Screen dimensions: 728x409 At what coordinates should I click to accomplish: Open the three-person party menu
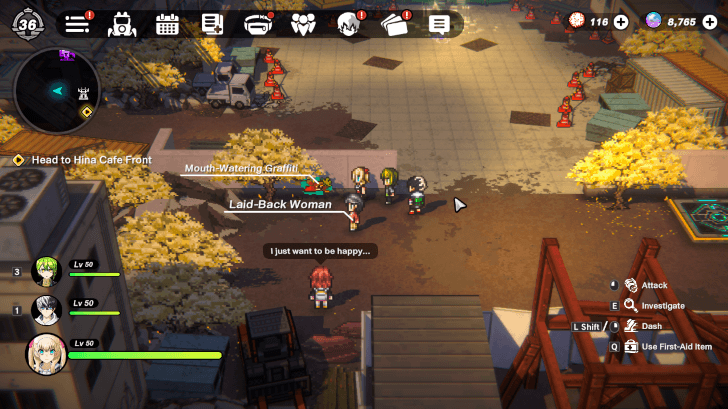tap(304, 23)
